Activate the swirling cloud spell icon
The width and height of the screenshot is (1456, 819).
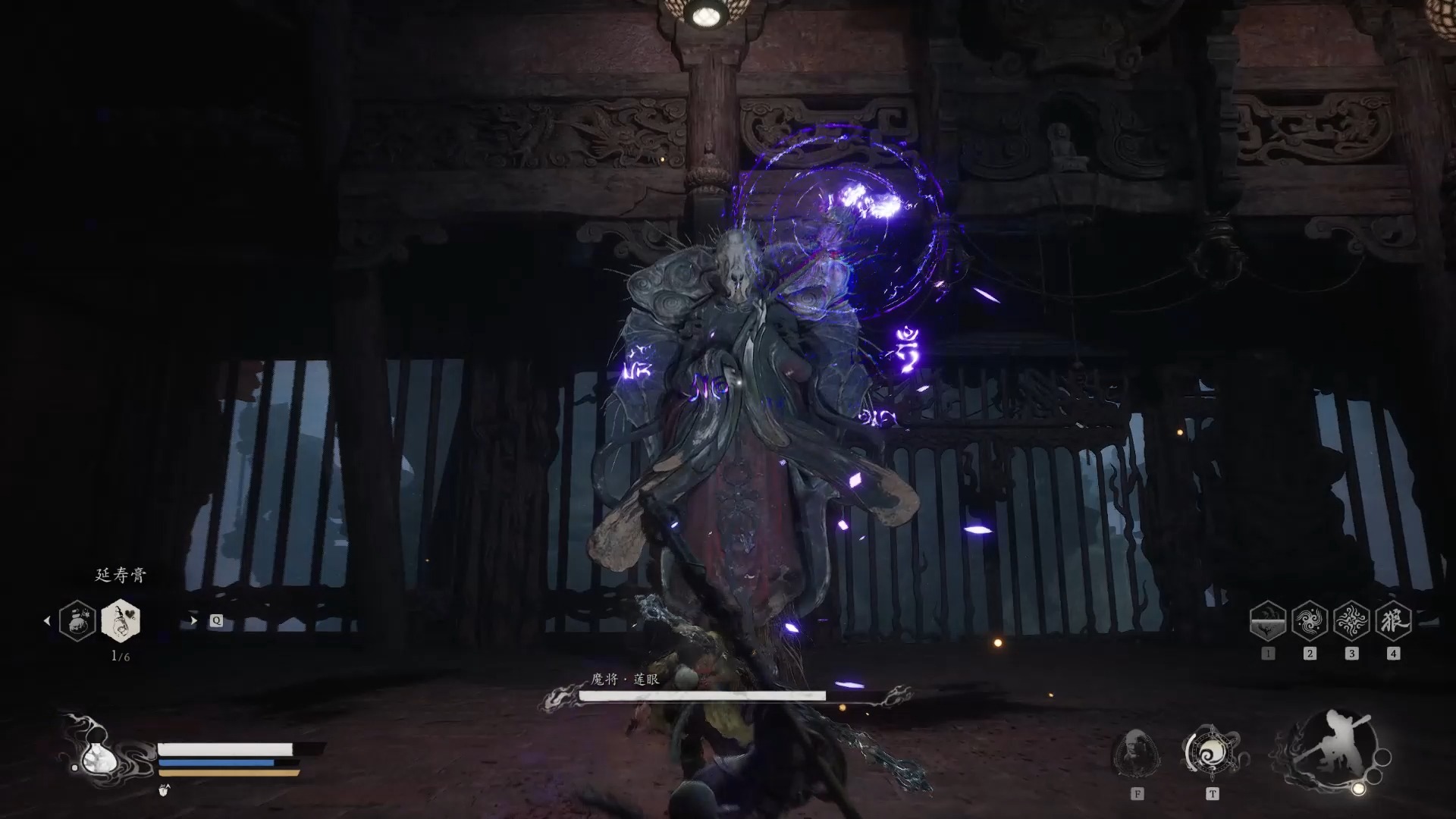pos(1310,622)
